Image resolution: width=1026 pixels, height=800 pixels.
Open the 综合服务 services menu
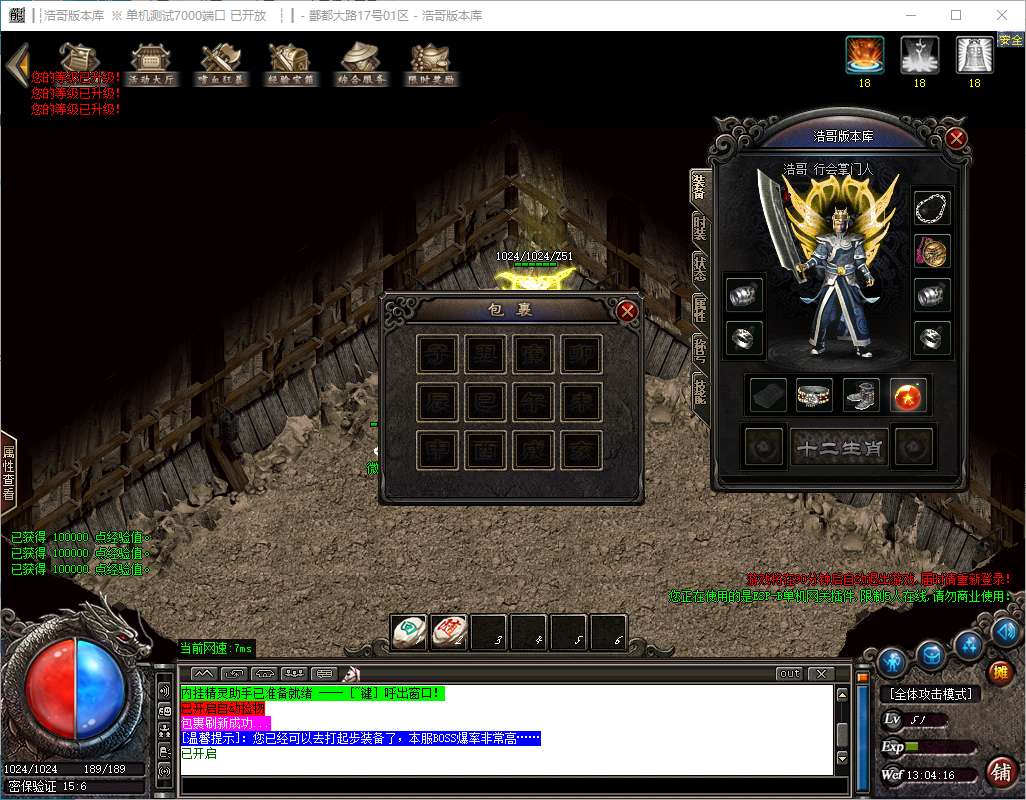[x=362, y=64]
